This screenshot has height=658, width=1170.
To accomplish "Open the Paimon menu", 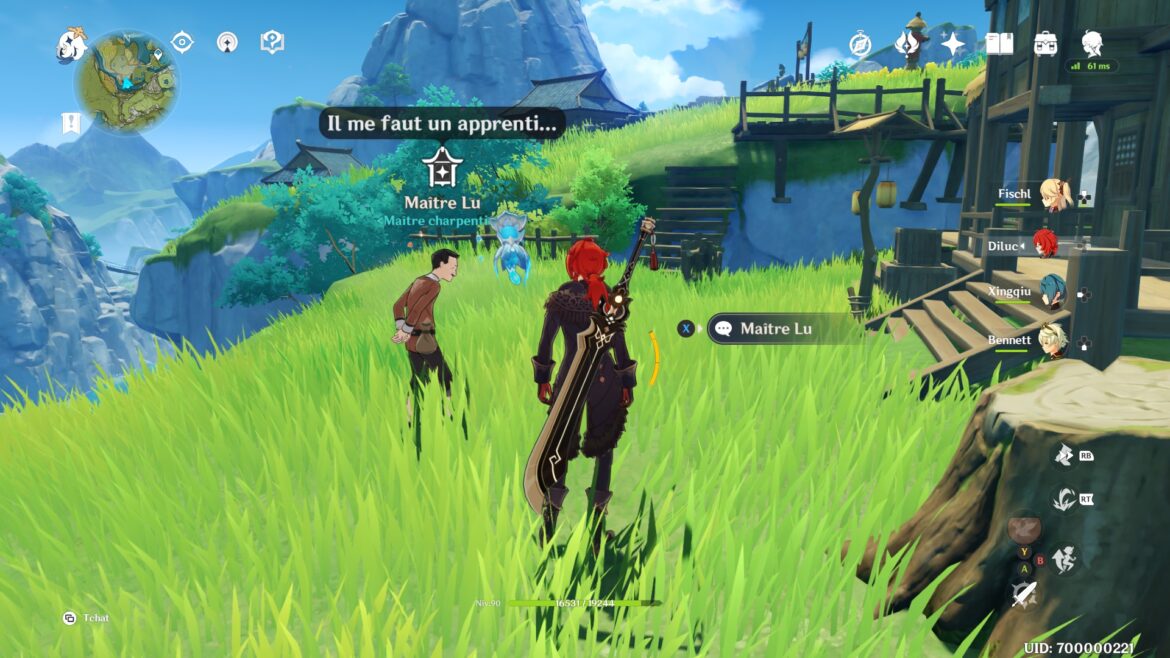I will click(x=71, y=43).
